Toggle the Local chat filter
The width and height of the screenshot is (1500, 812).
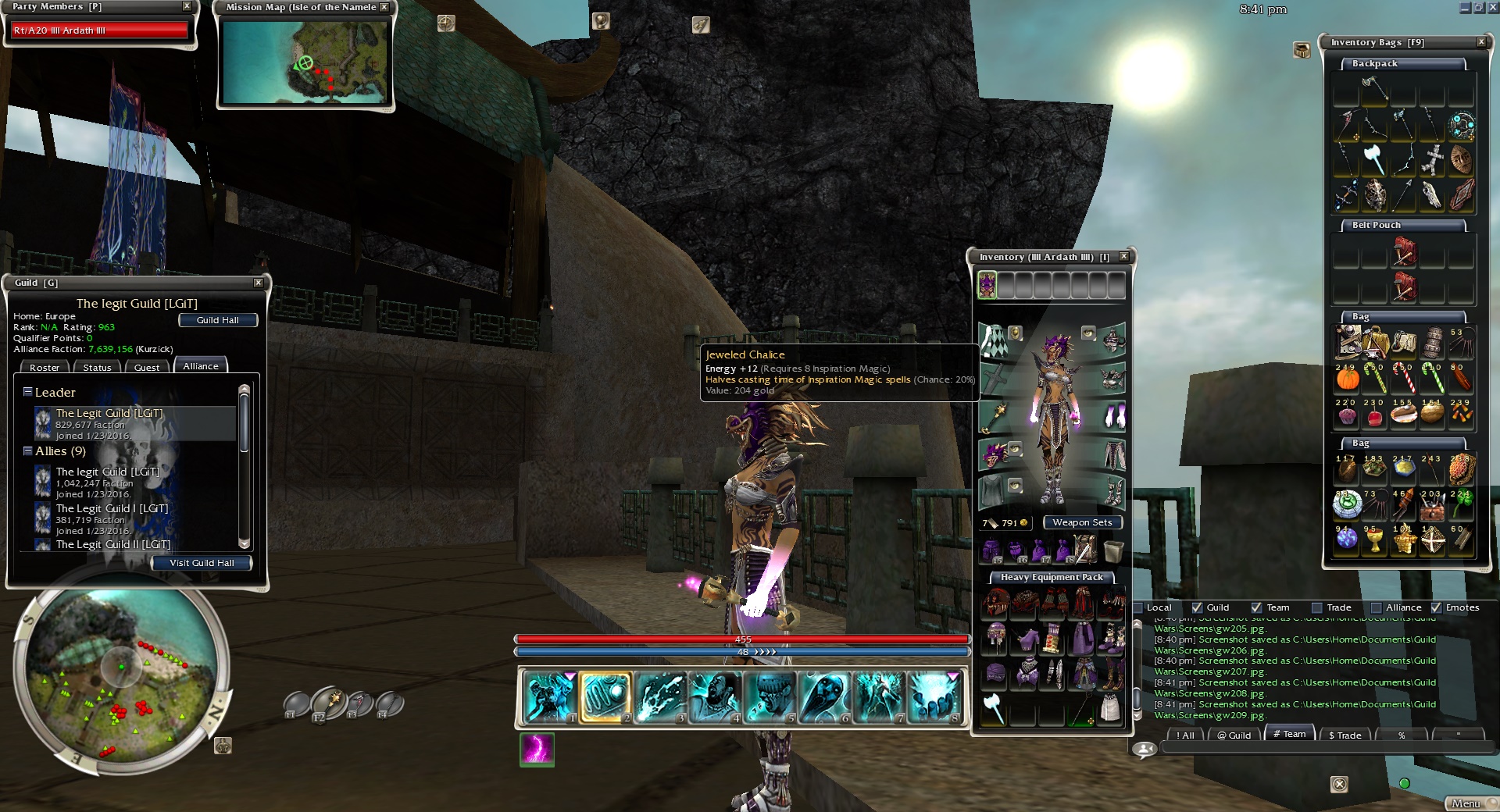[x=1139, y=607]
